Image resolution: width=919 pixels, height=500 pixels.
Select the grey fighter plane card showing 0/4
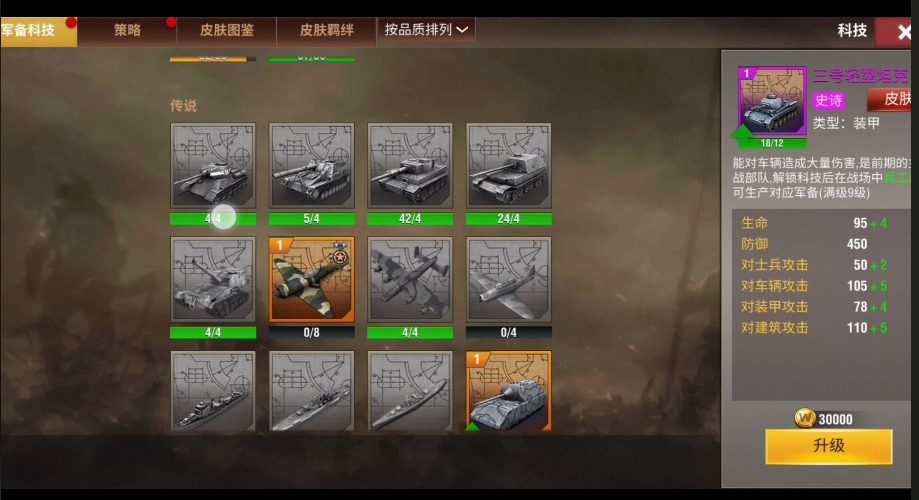[508, 280]
